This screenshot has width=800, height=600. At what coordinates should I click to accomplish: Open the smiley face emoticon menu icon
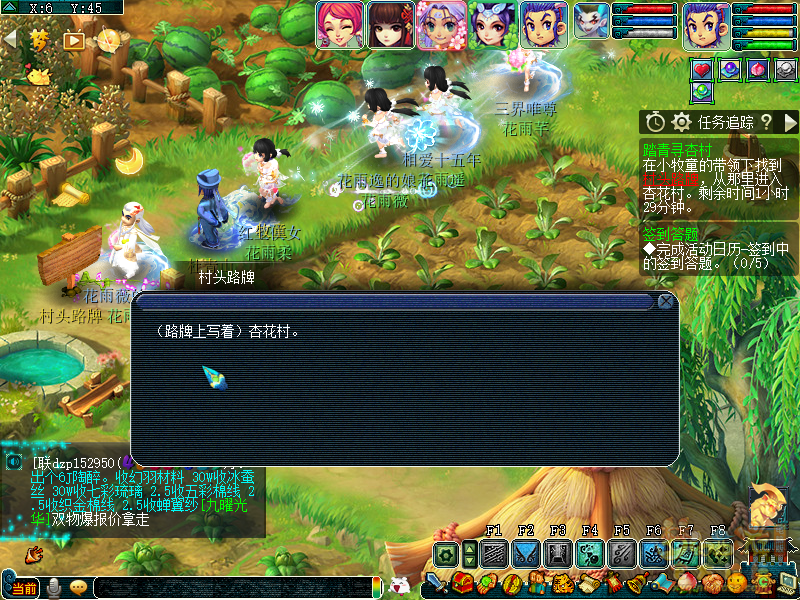point(736,583)
